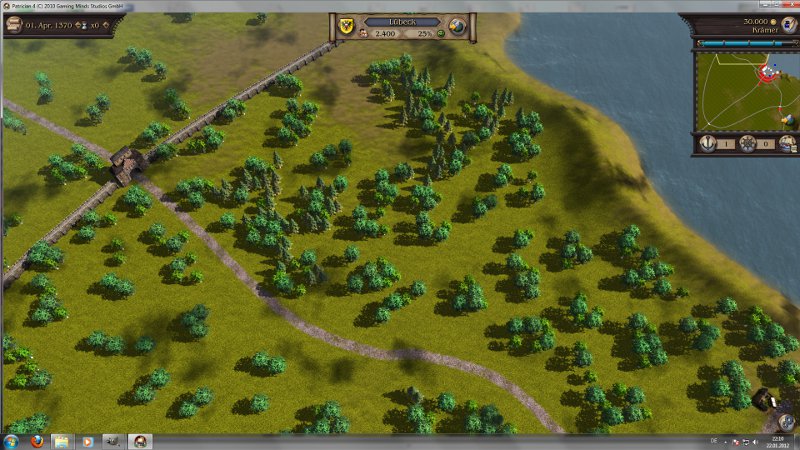Screen dimensions: 800x450
Task: Click the Lübeck coat of arms shield
Action: point(346,26)
